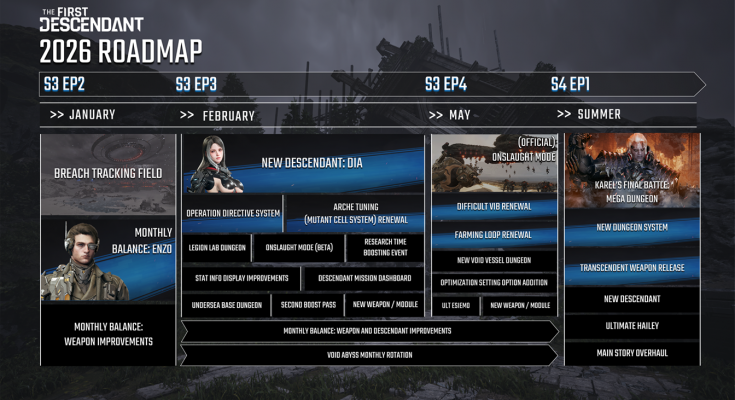Image resolution: width=735 pixels, height=400 pixels.
Task: Select the Difficult VIB Renewal tile
Action: click(494, 207)
